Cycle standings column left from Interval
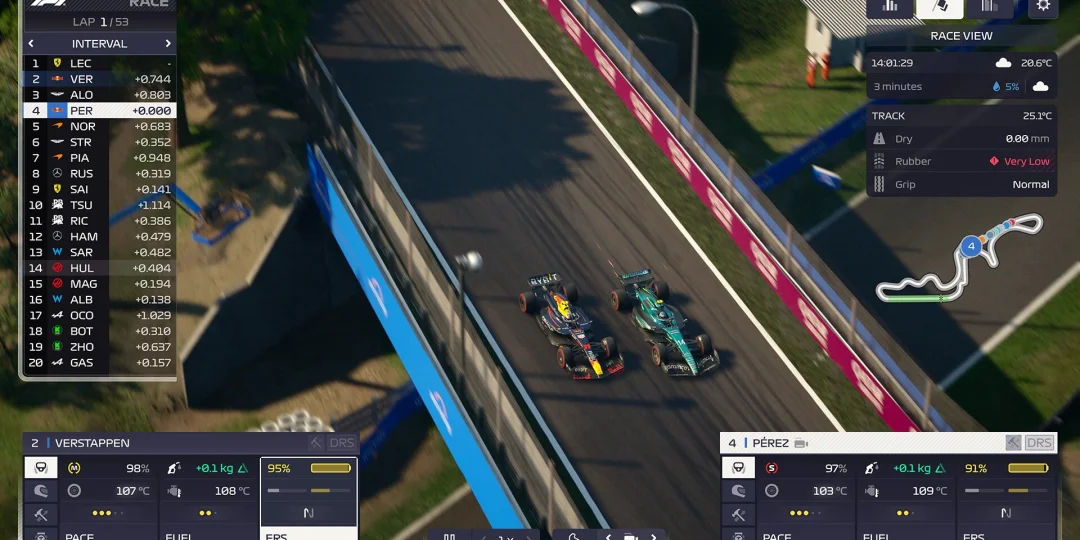Viewport: 1080px width, 540px height. coord(31,44)
